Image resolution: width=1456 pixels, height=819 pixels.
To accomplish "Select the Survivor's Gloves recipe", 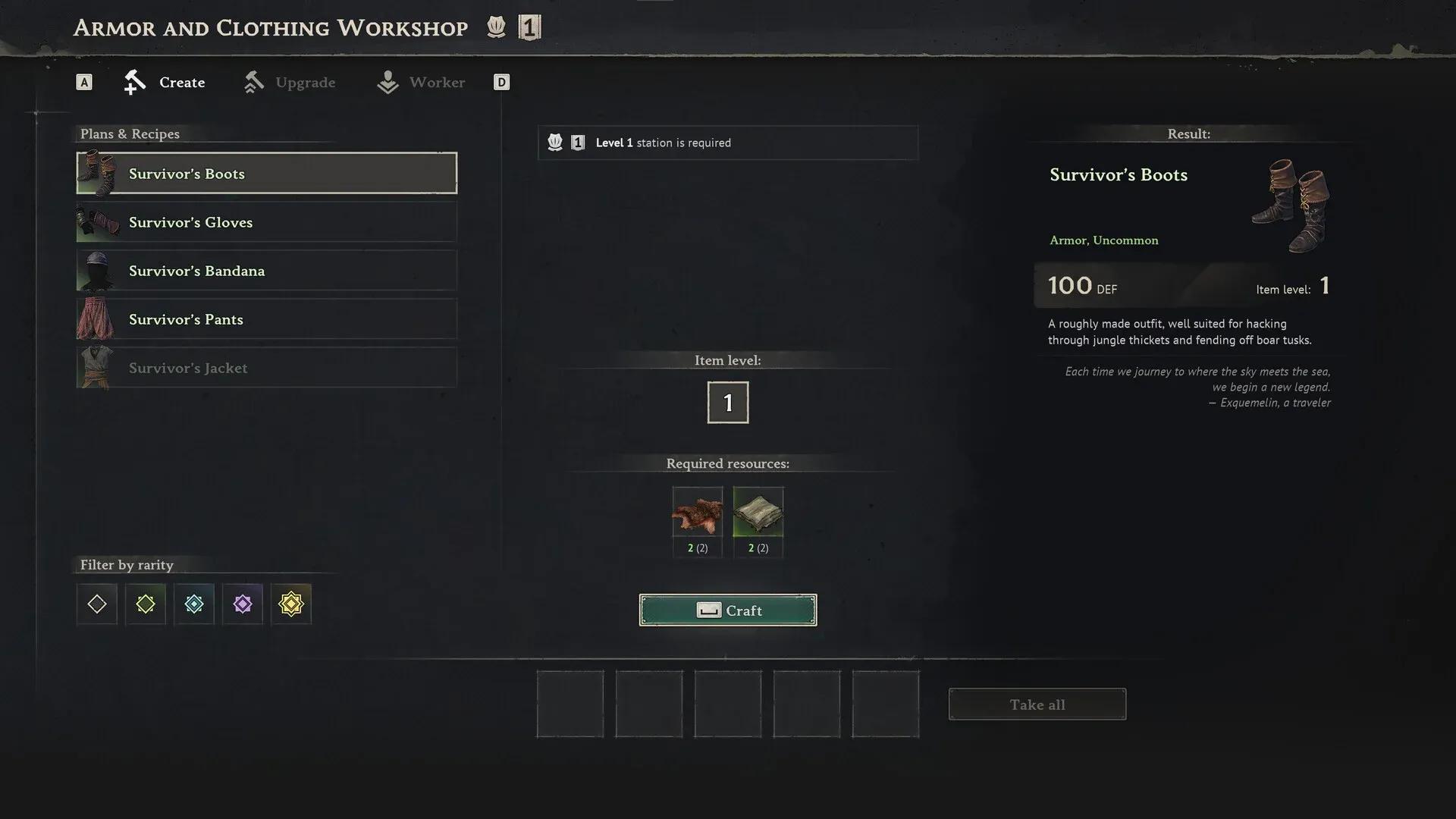I will coord(265,221).
